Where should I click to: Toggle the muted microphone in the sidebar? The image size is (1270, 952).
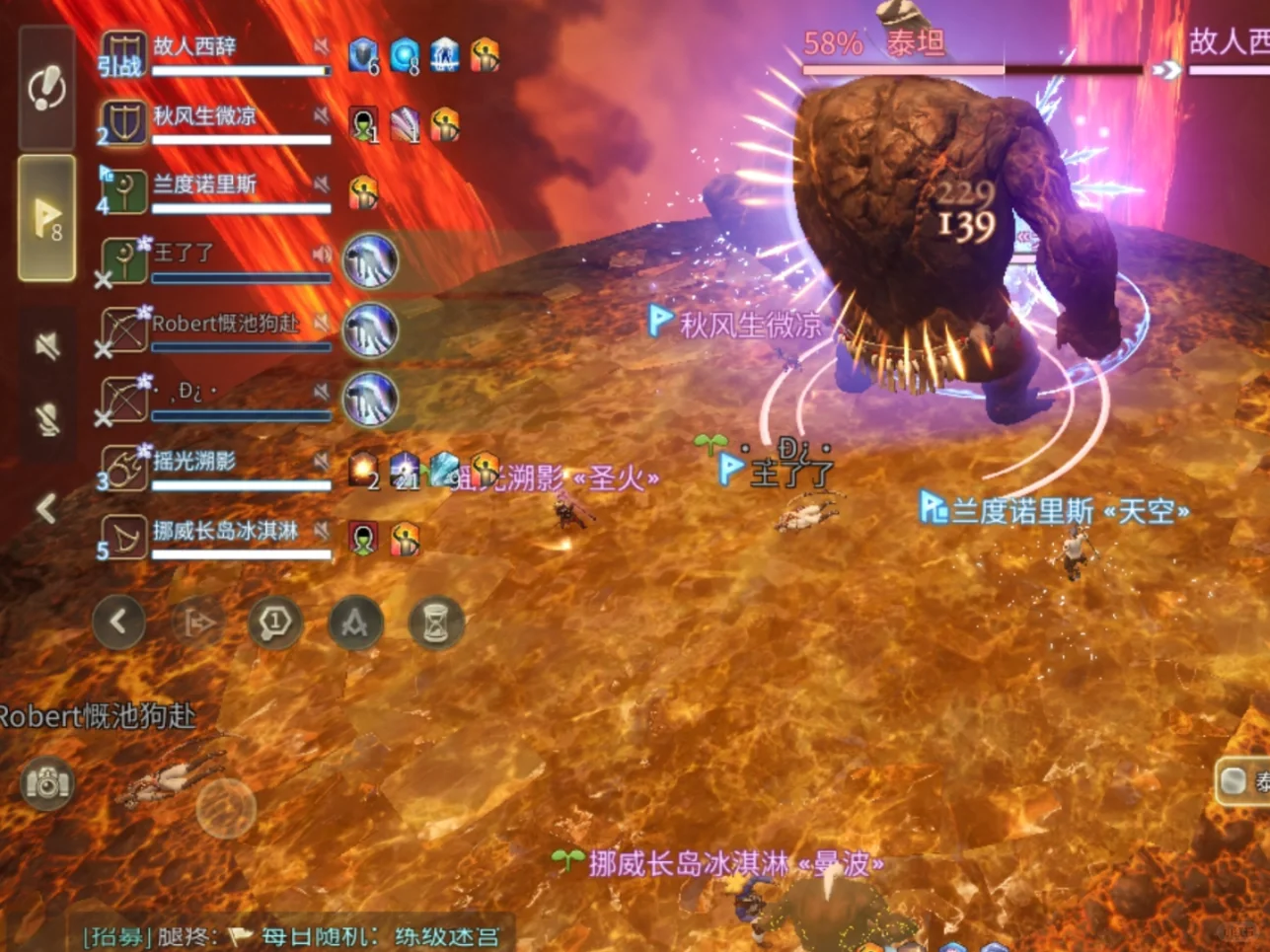click(x=46, y=419)
